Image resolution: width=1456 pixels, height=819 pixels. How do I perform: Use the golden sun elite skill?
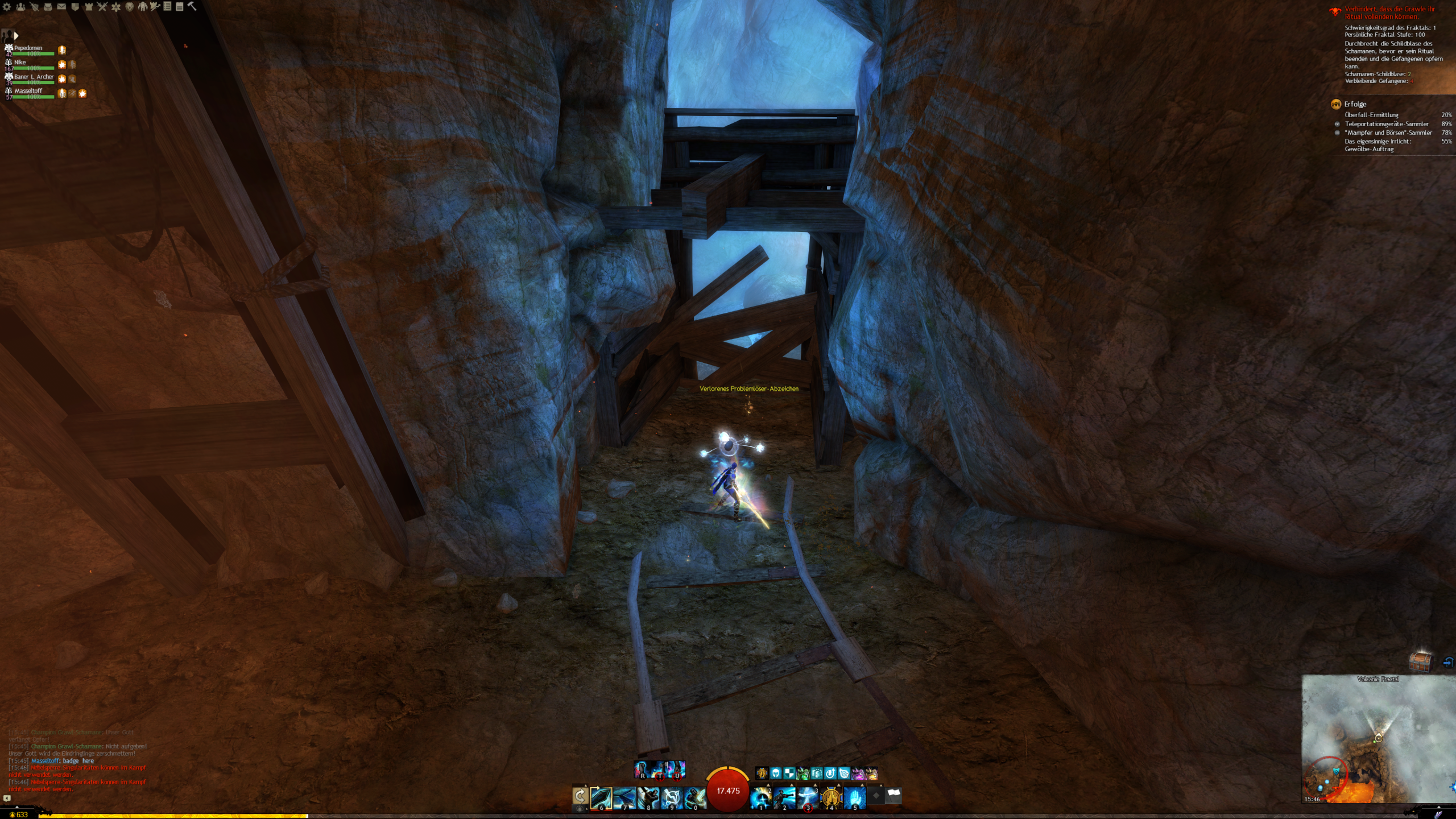831,797
